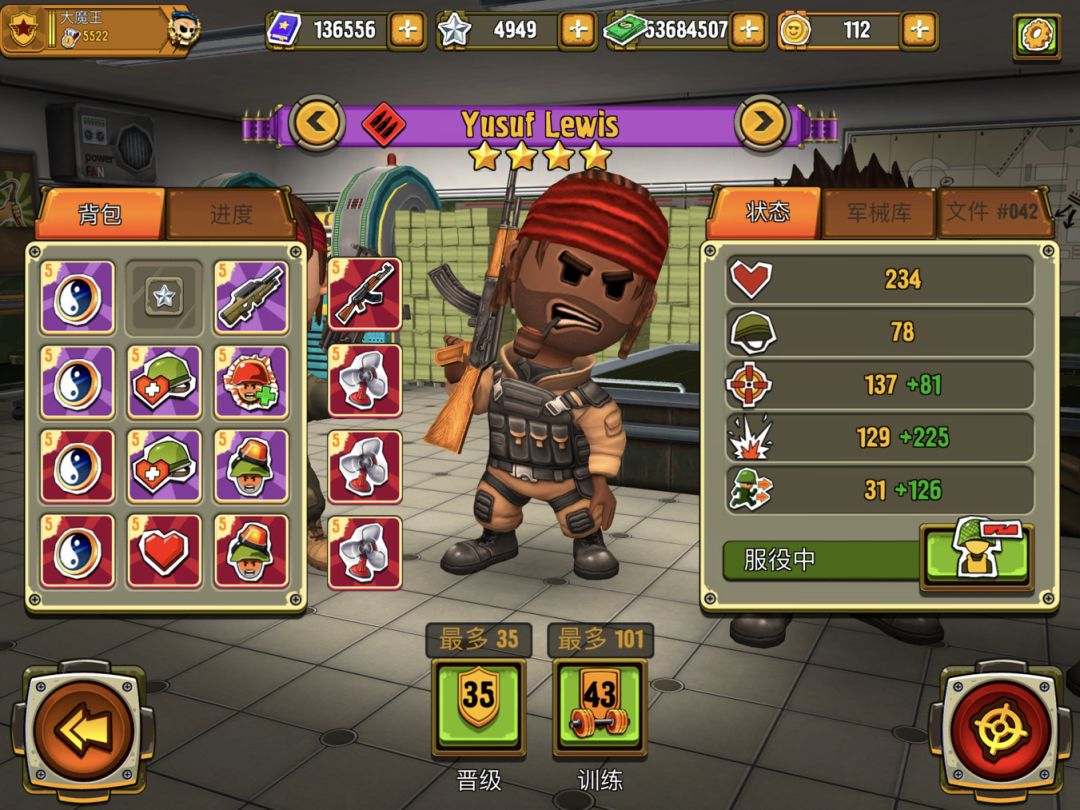Choose the red heart item slot
This screenshot has width=1080, height=810.
tap(165, 551)
